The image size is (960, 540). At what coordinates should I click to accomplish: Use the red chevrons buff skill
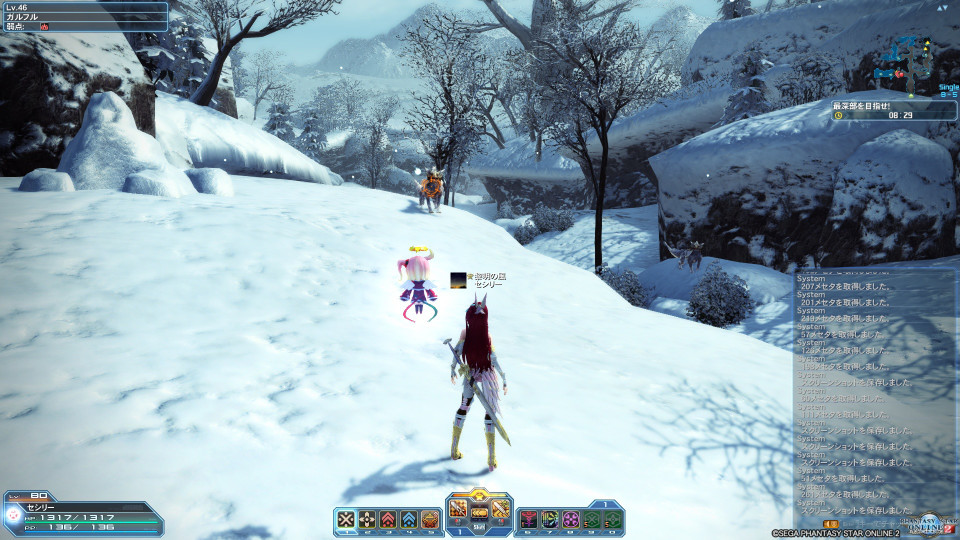(388, 519)
